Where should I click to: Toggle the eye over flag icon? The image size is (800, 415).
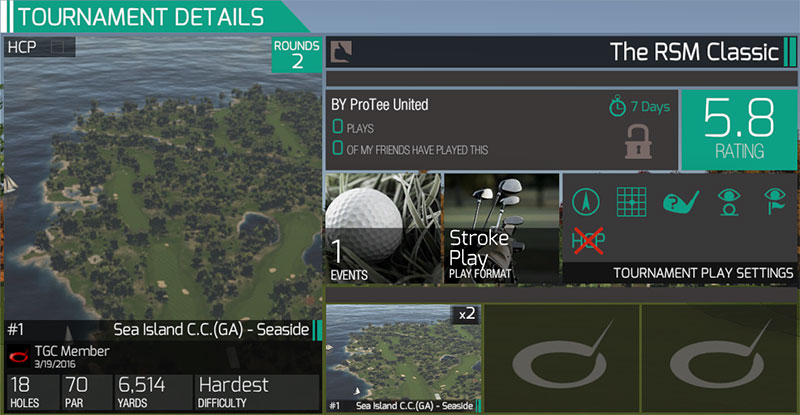(x=775, y=201)
